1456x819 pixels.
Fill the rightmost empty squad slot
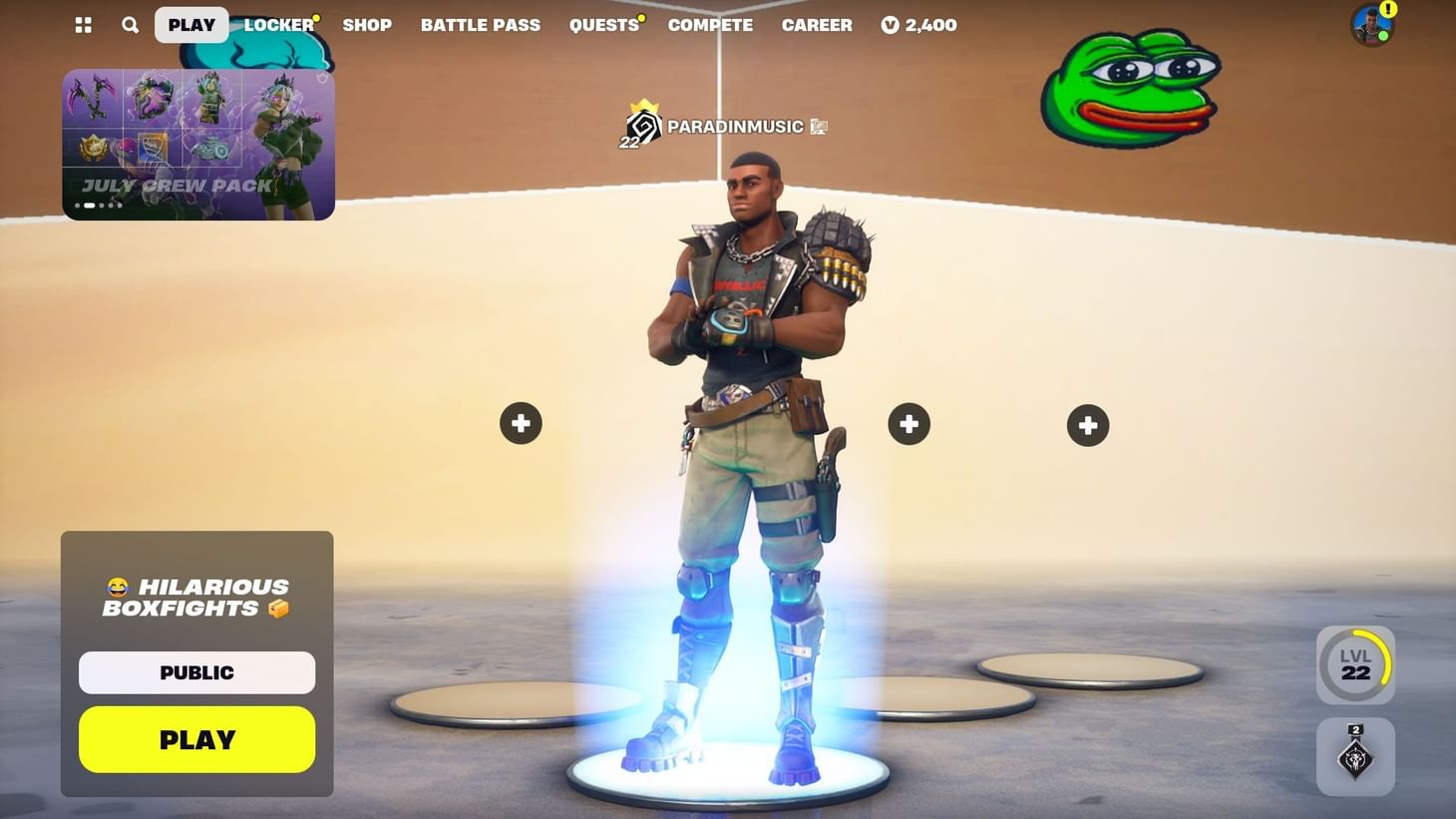1087,424
